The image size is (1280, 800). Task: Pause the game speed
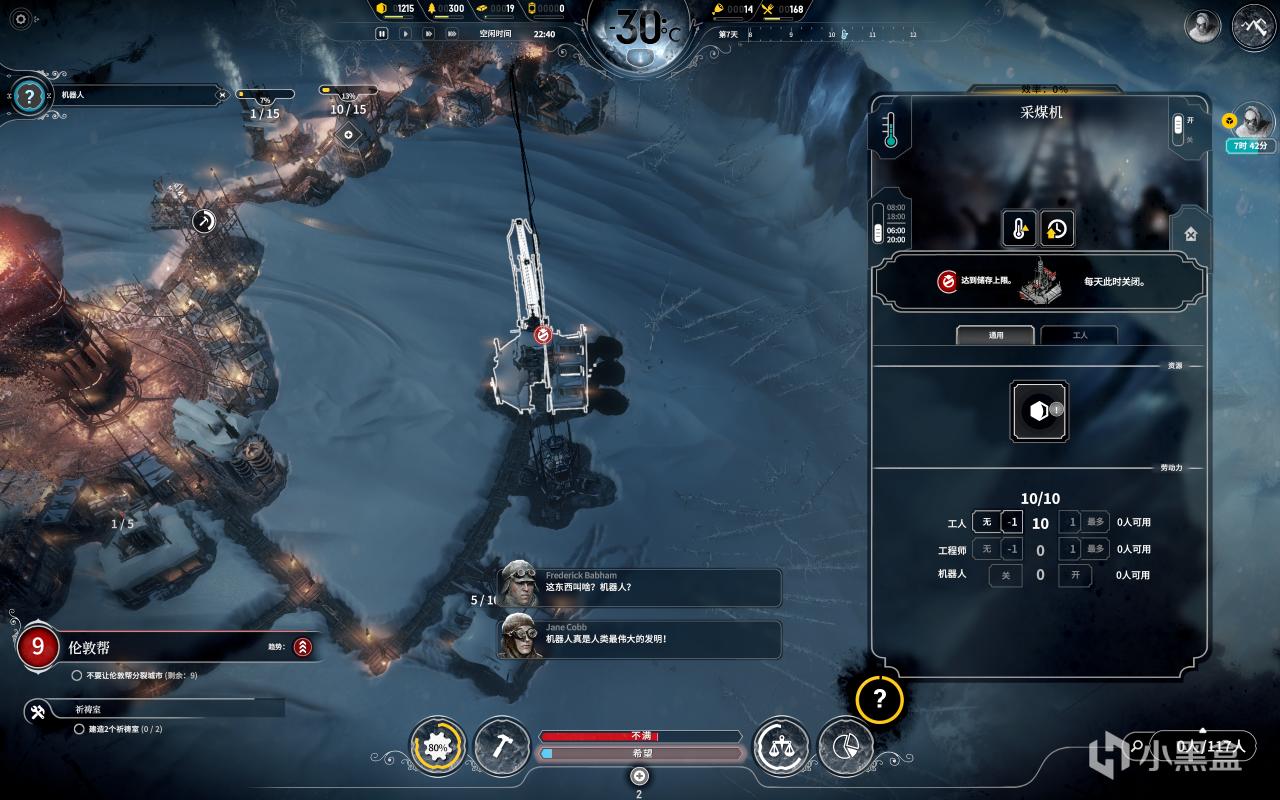[382, 33]
